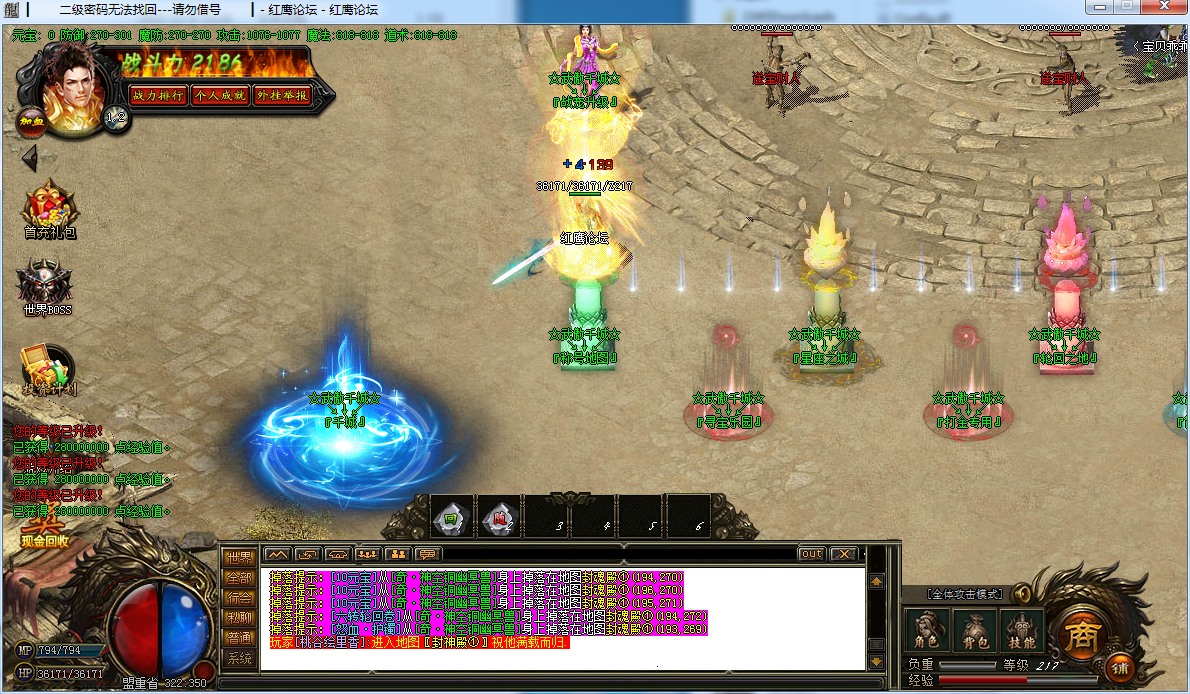
Task: Switch chat to the 世界 channel
Action: [x=239, y=558]
